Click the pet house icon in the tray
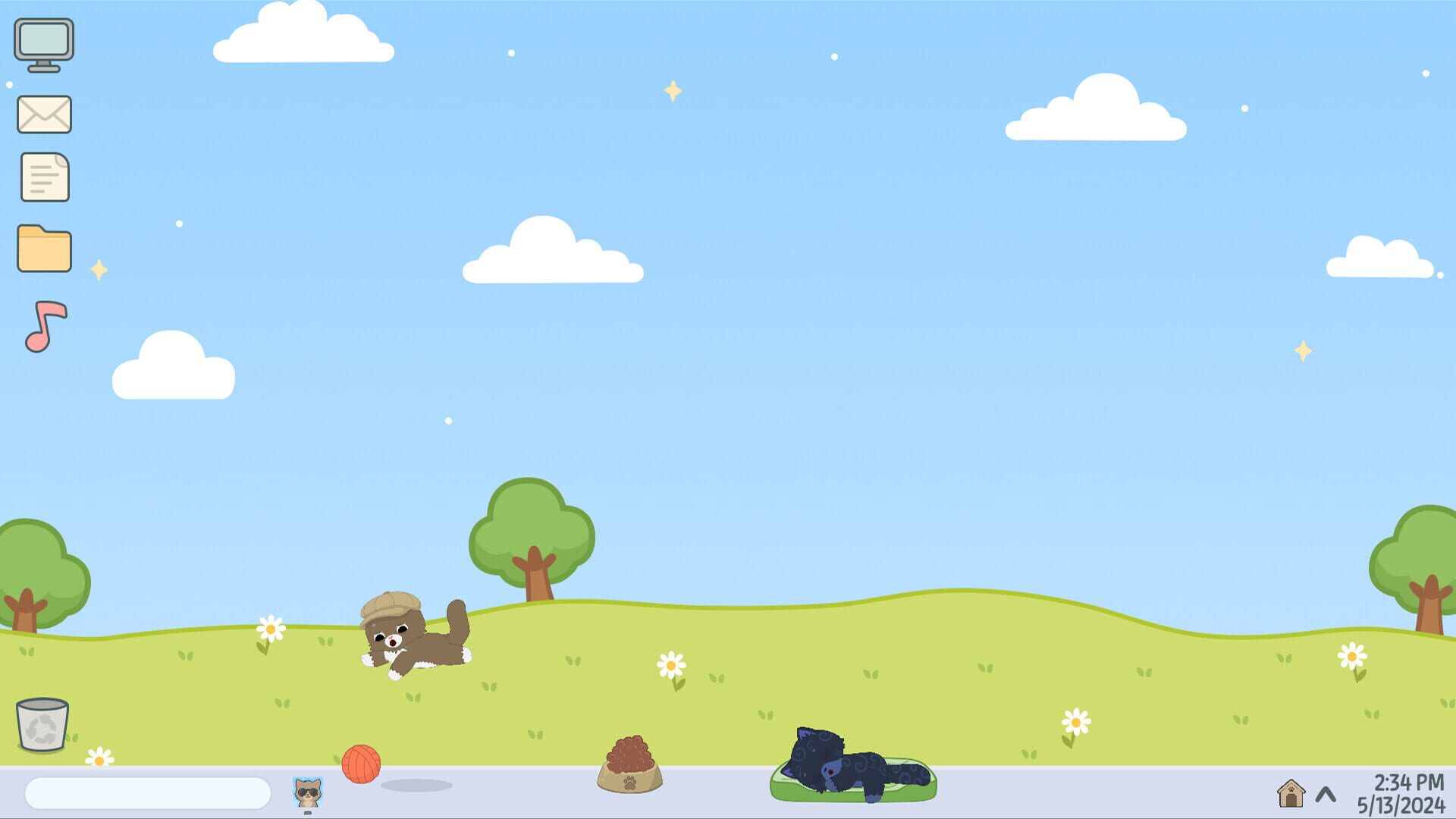This screenshot has width=1456, height=819. 1291,792
